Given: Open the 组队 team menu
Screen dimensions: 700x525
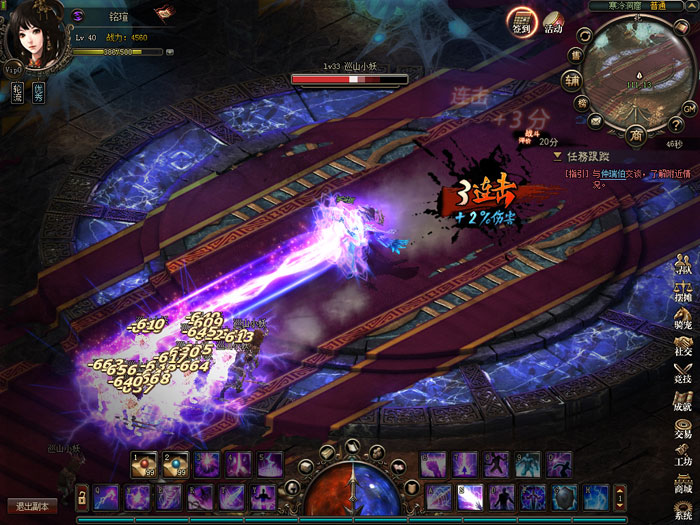Looking at the screenshot, I should click(x=684, y=268).
